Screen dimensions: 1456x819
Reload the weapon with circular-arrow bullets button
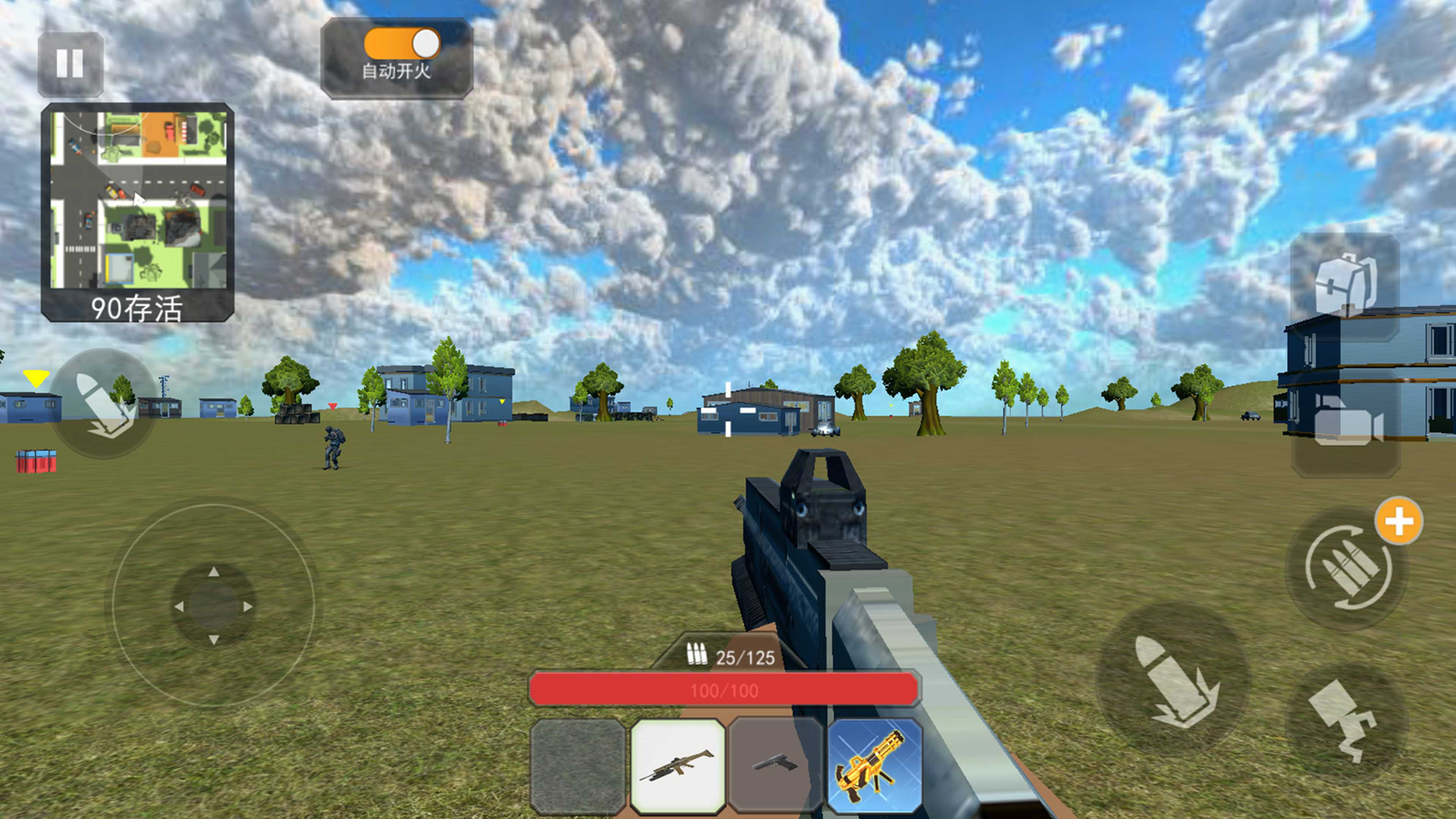1347,568
